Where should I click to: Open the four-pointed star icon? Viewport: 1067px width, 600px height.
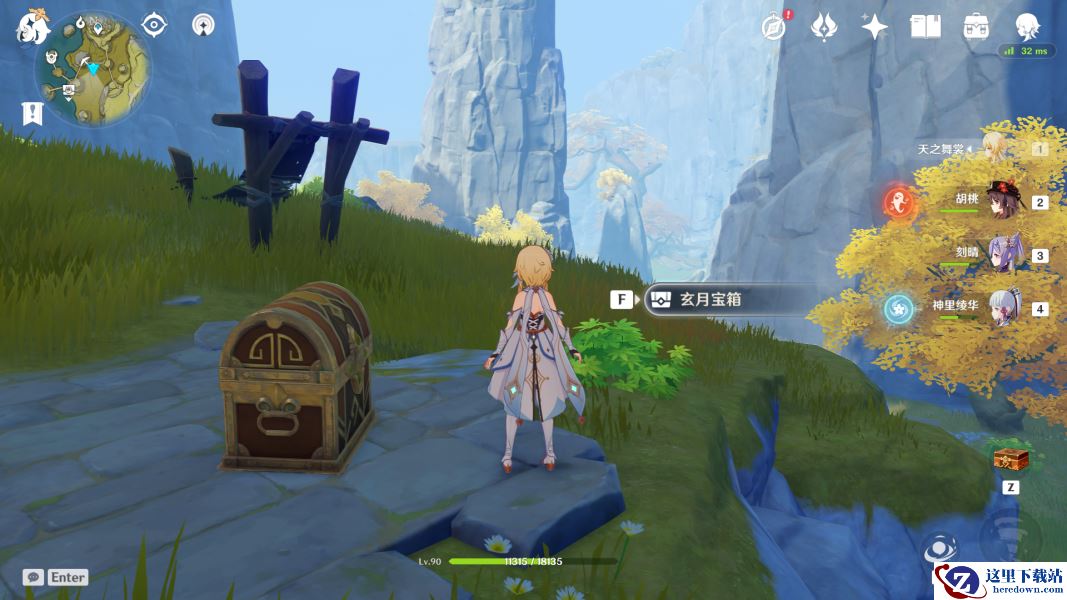[874, 26]
